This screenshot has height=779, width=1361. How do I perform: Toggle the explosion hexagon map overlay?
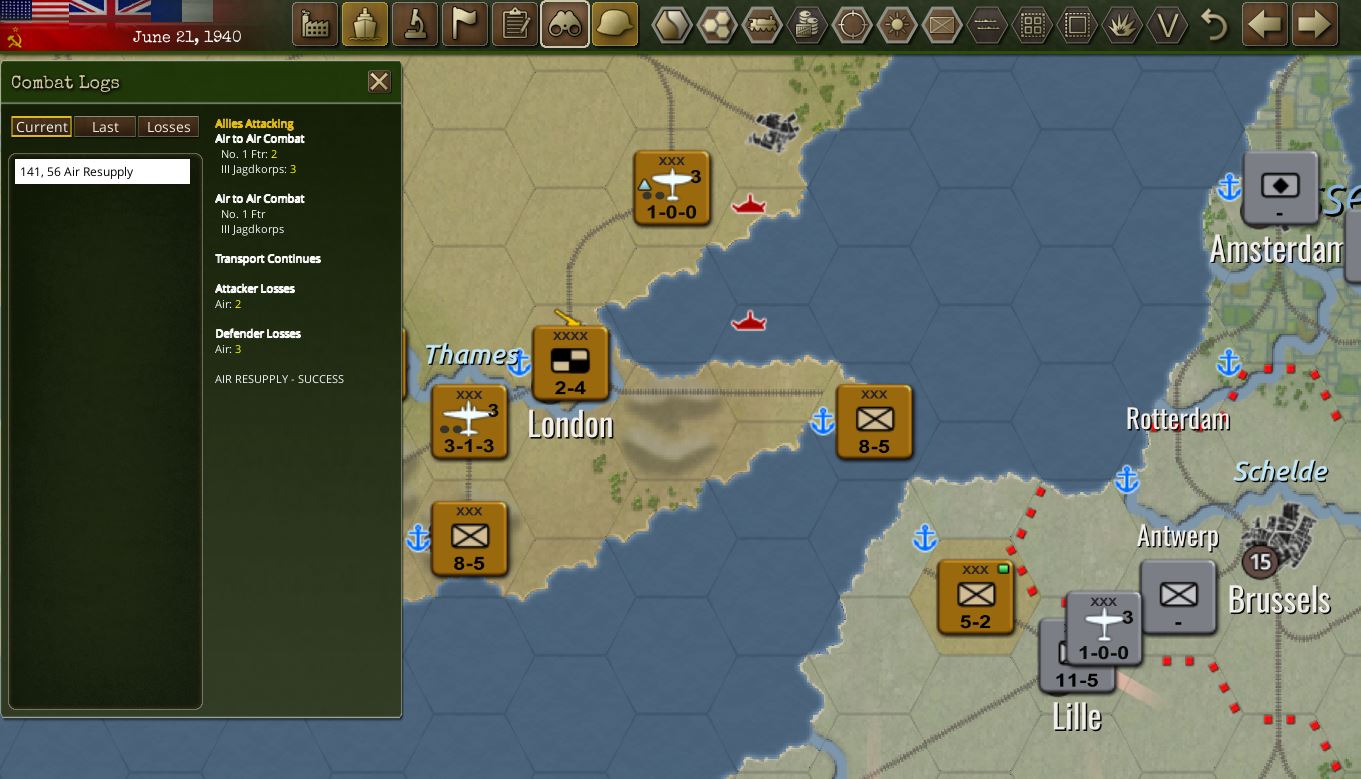1122,24
